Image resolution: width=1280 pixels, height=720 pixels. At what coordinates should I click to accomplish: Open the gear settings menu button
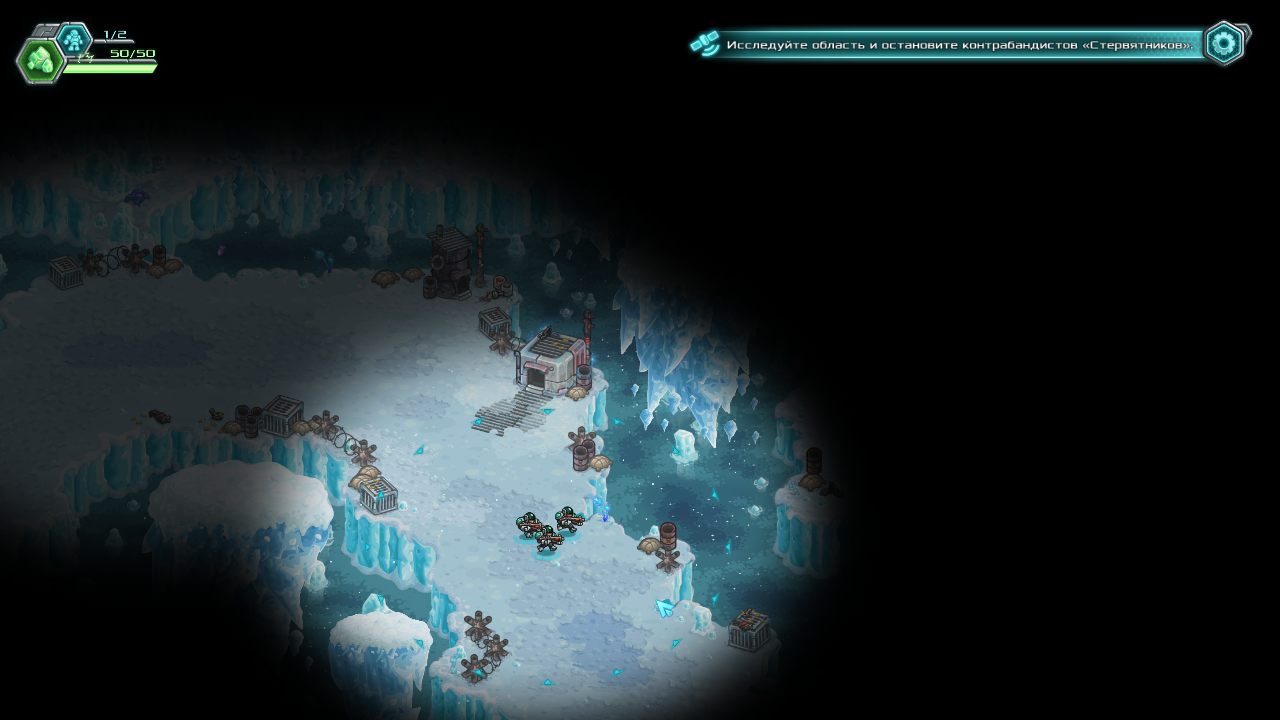coord(1224,43)
